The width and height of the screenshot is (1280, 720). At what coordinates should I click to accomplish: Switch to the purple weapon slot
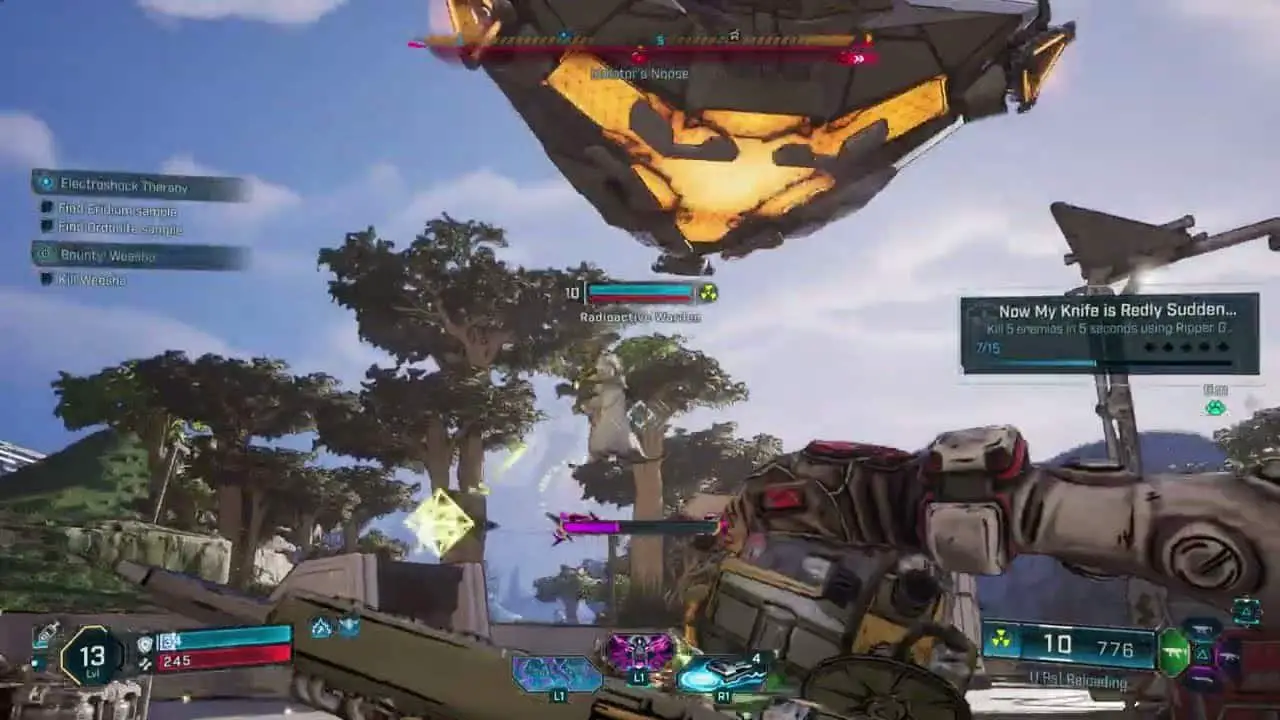[1229, 656]
